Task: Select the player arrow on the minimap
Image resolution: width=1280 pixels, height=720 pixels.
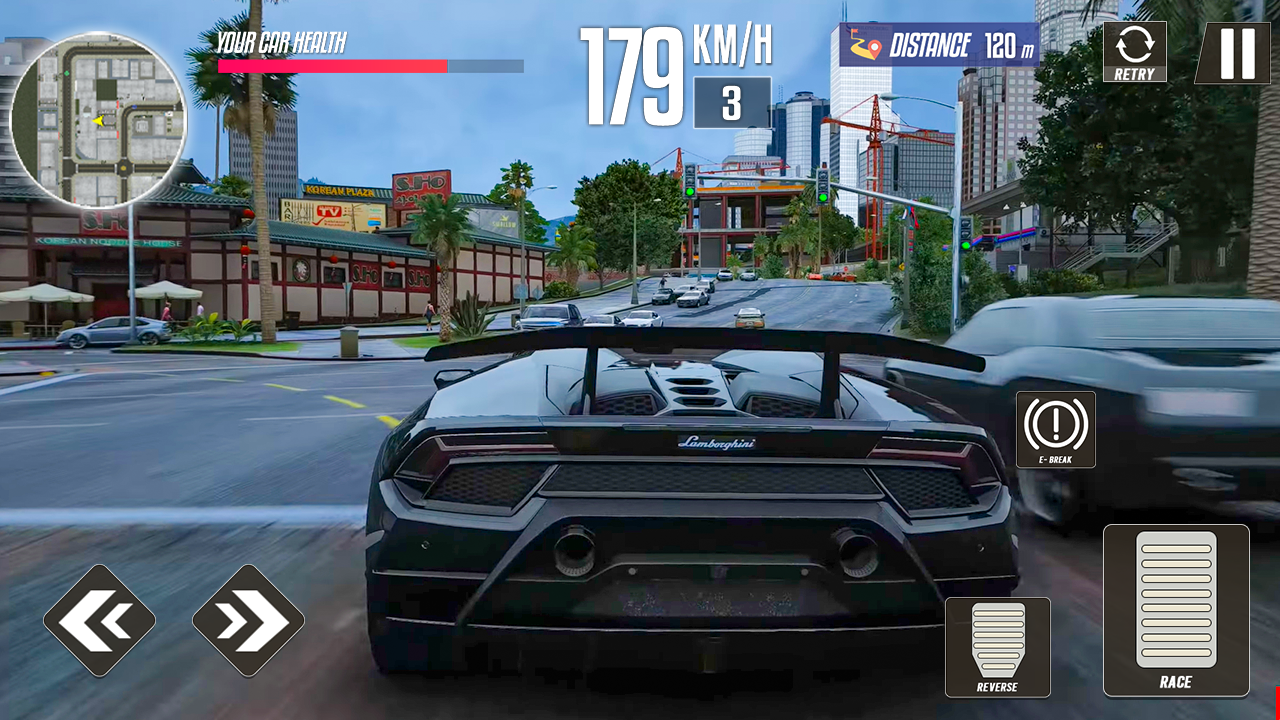Action: pyautogui.click(x=98, y=122)
